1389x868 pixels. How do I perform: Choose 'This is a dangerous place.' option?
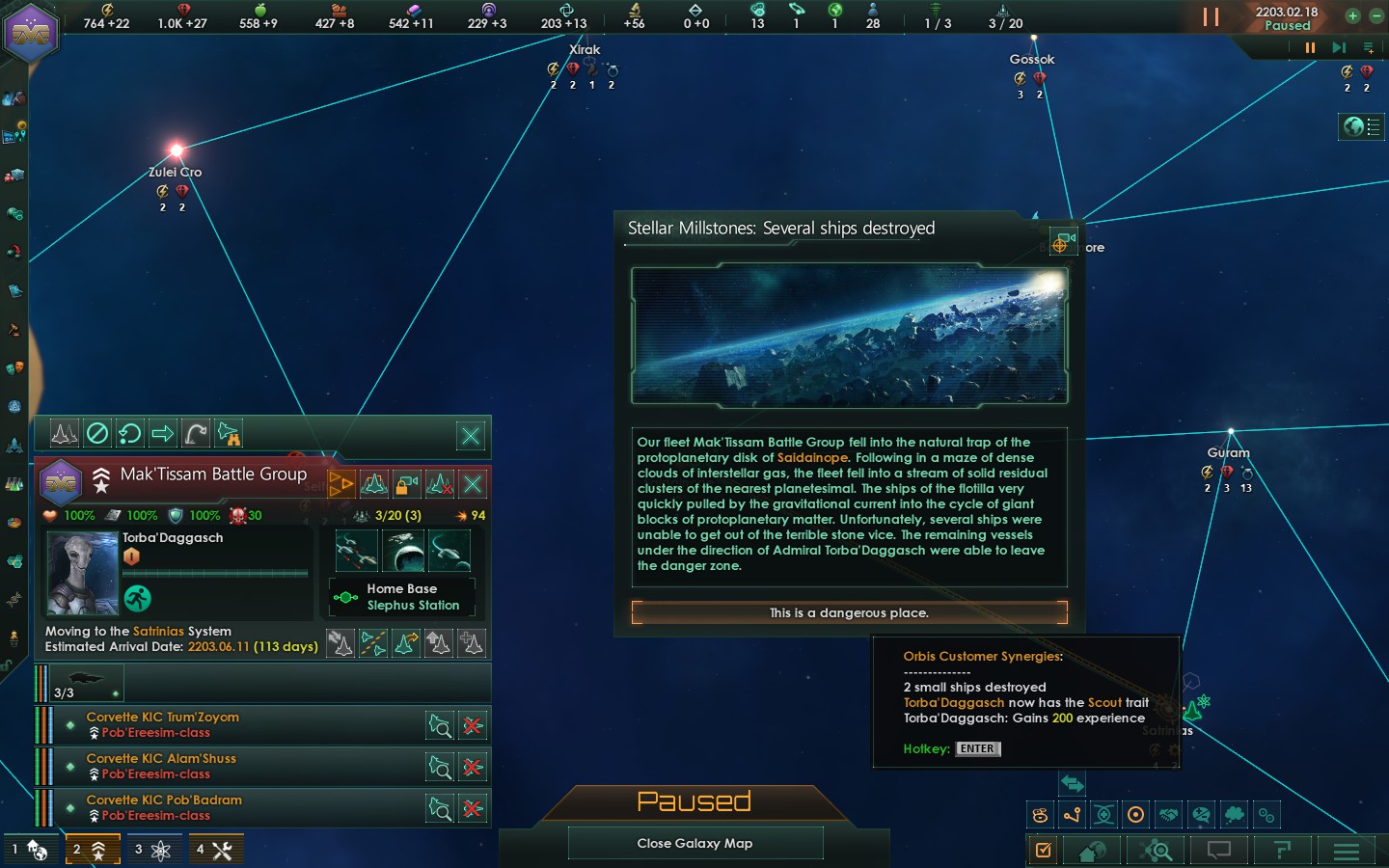[x=849, y=612]
